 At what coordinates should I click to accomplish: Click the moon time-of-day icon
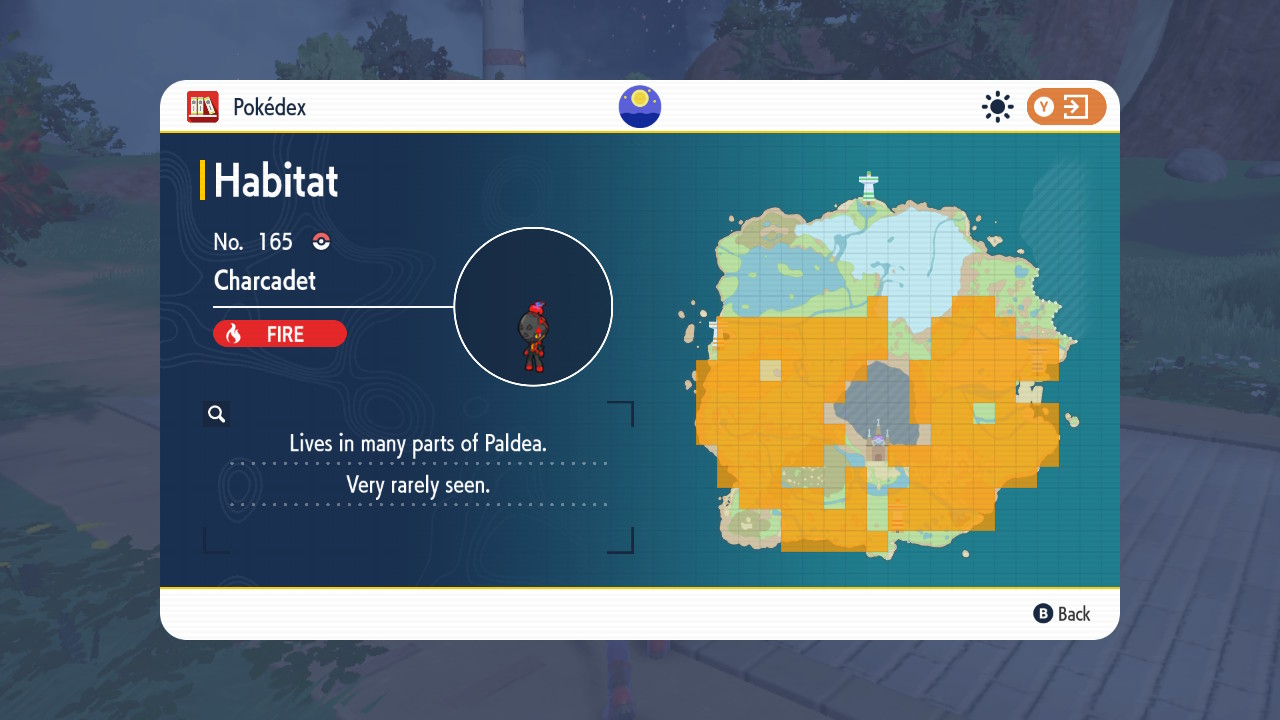pyautogui.click(x=639, y=106)
